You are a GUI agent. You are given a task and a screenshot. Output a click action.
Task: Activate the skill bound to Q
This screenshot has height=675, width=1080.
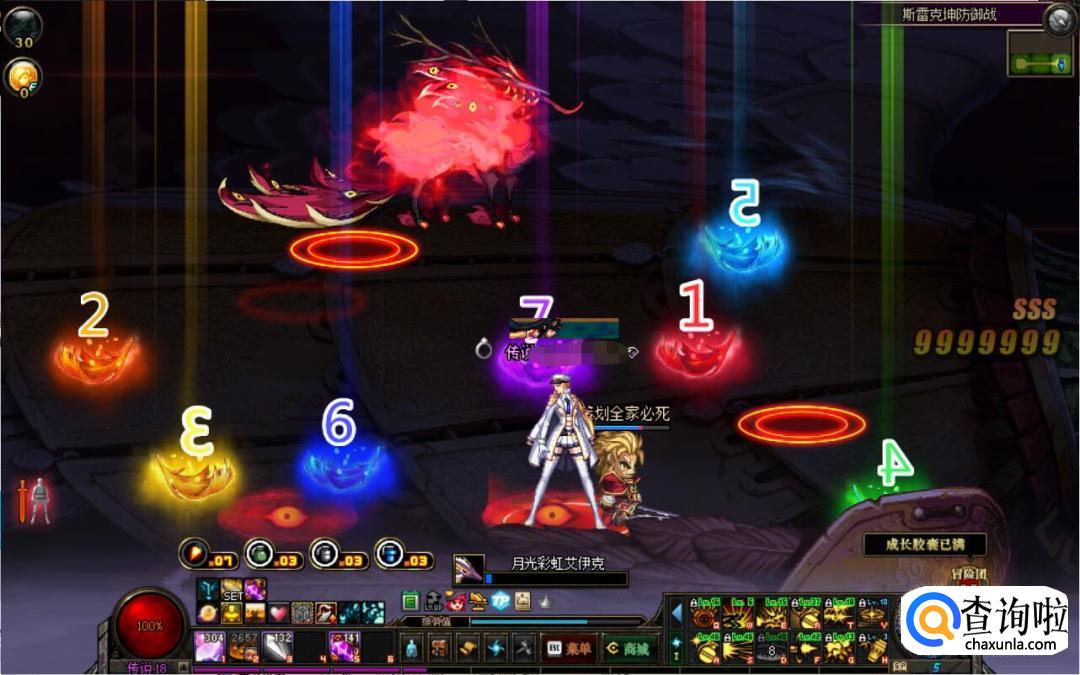(x=703, y=614)
